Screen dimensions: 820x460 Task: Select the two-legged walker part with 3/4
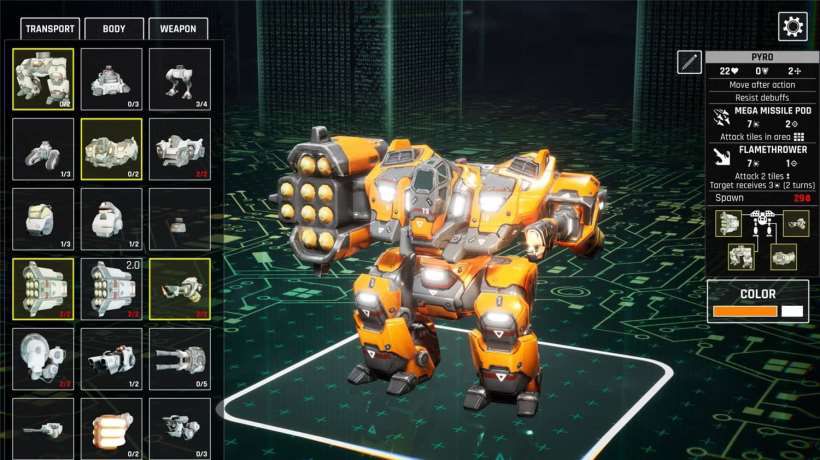[180, 78]
